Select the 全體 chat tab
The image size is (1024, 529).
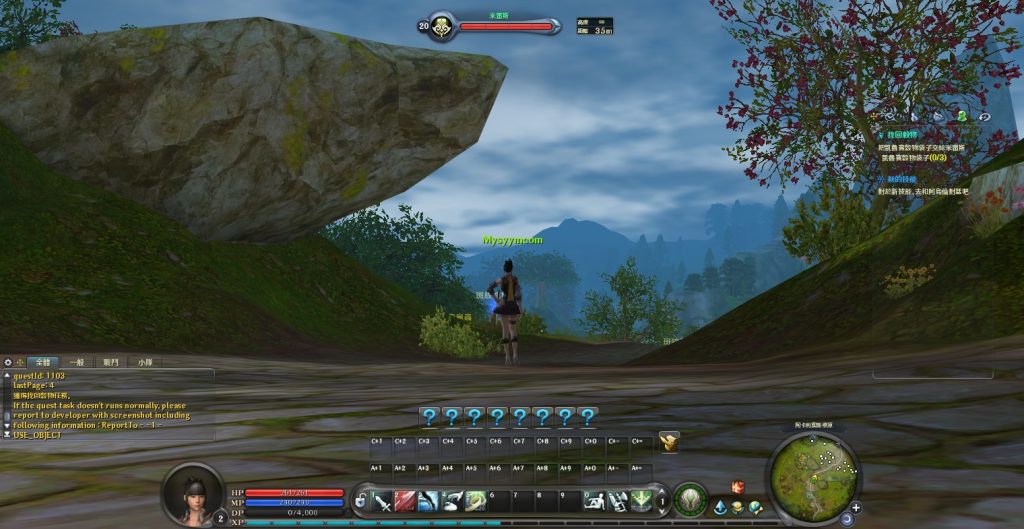43,362
